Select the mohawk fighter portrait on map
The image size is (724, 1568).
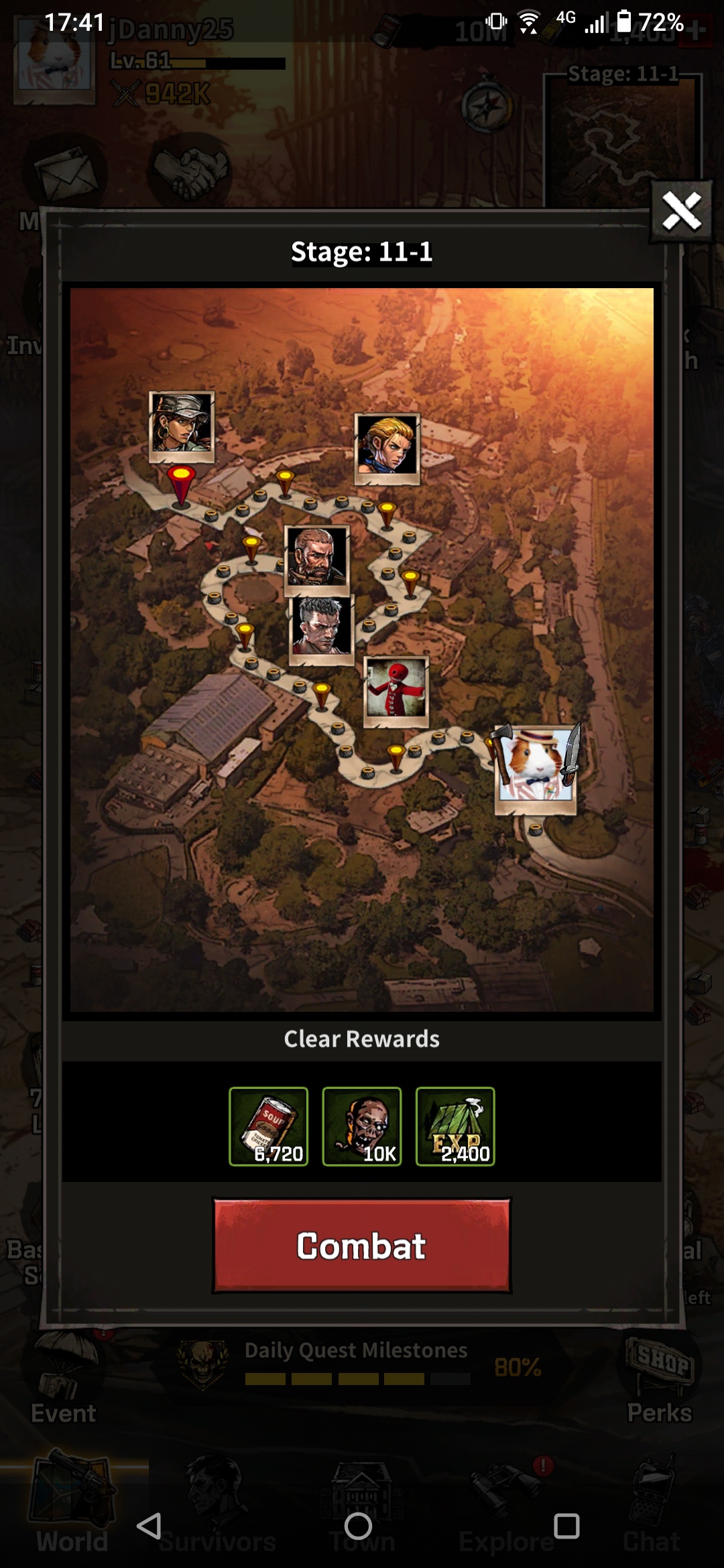[x=321, y=629]
